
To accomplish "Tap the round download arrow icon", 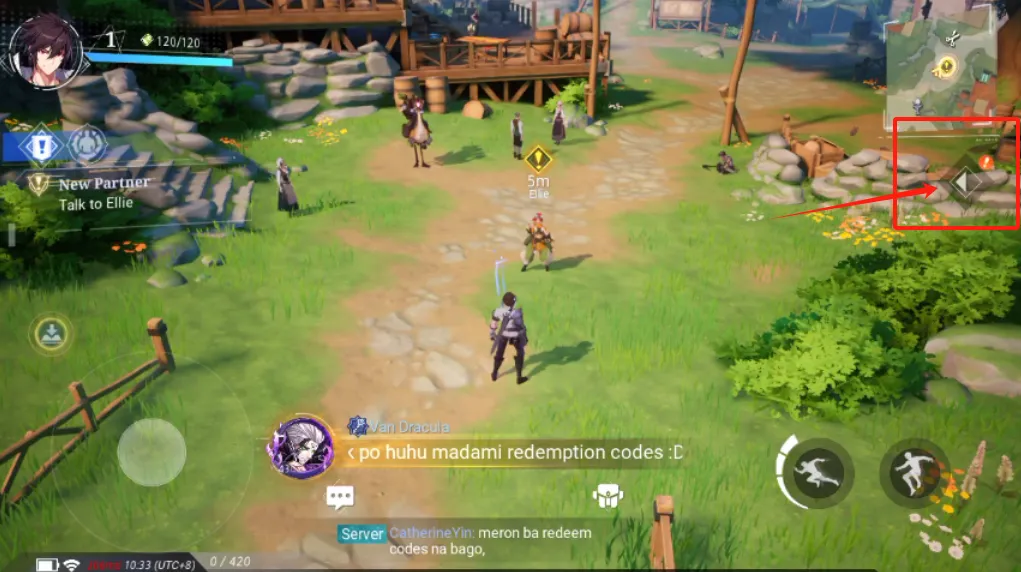I will point(50,332).
